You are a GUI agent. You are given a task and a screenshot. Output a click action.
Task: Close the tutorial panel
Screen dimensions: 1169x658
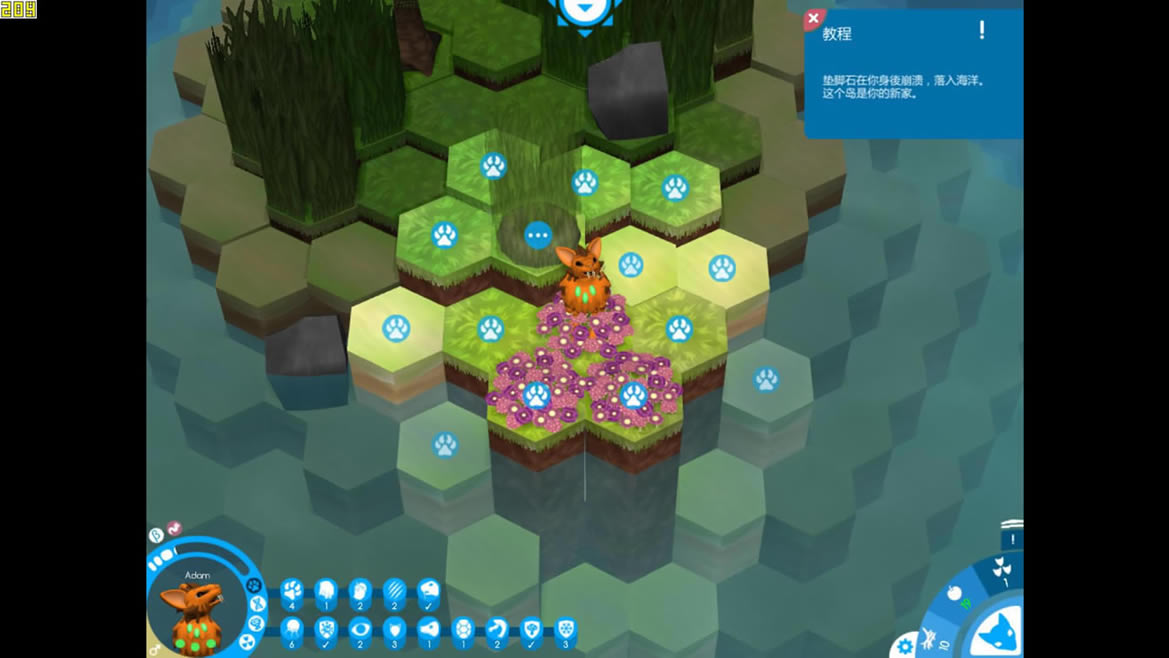click(814, 19)
